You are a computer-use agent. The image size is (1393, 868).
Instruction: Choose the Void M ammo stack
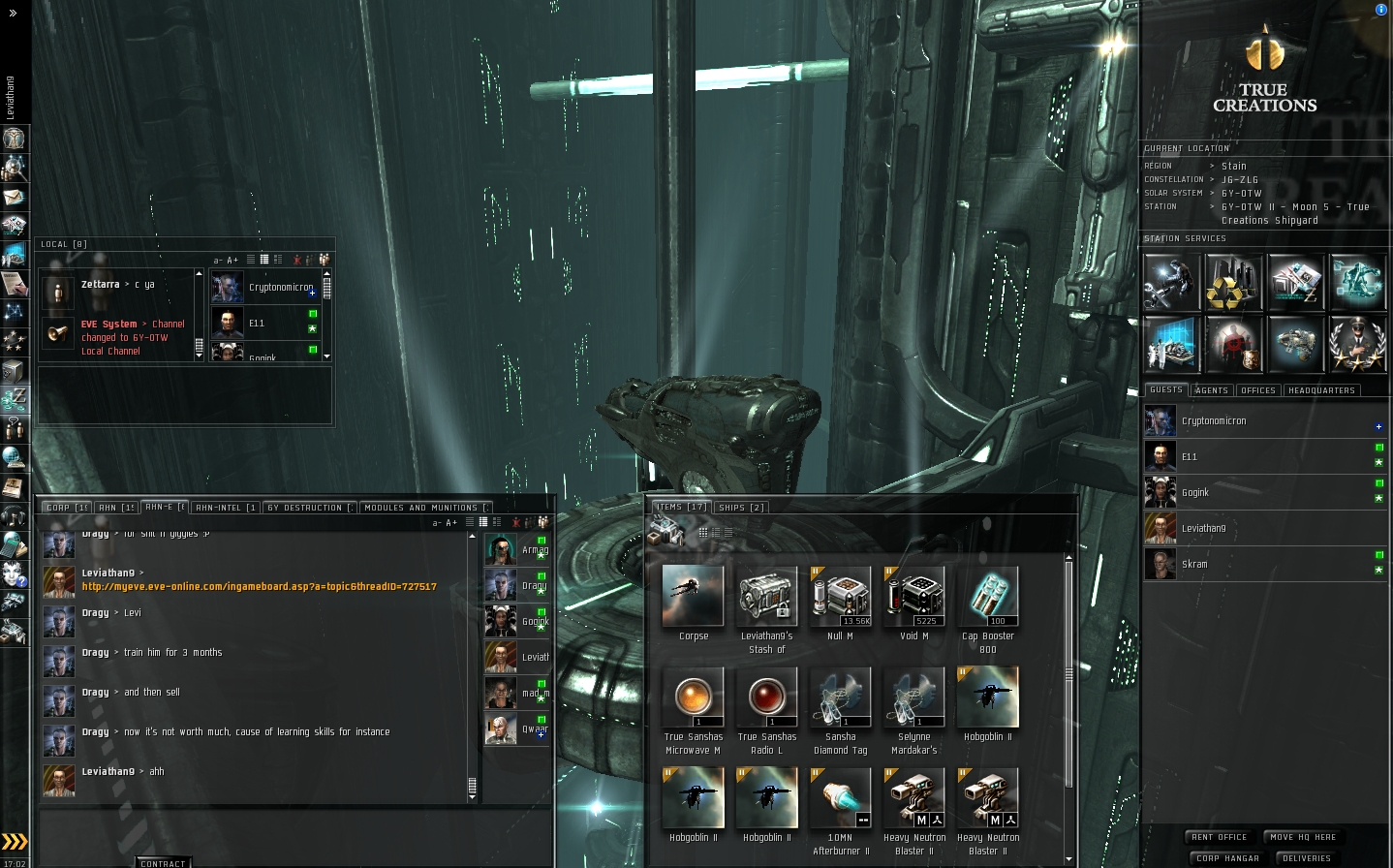(x=913, y=598)
